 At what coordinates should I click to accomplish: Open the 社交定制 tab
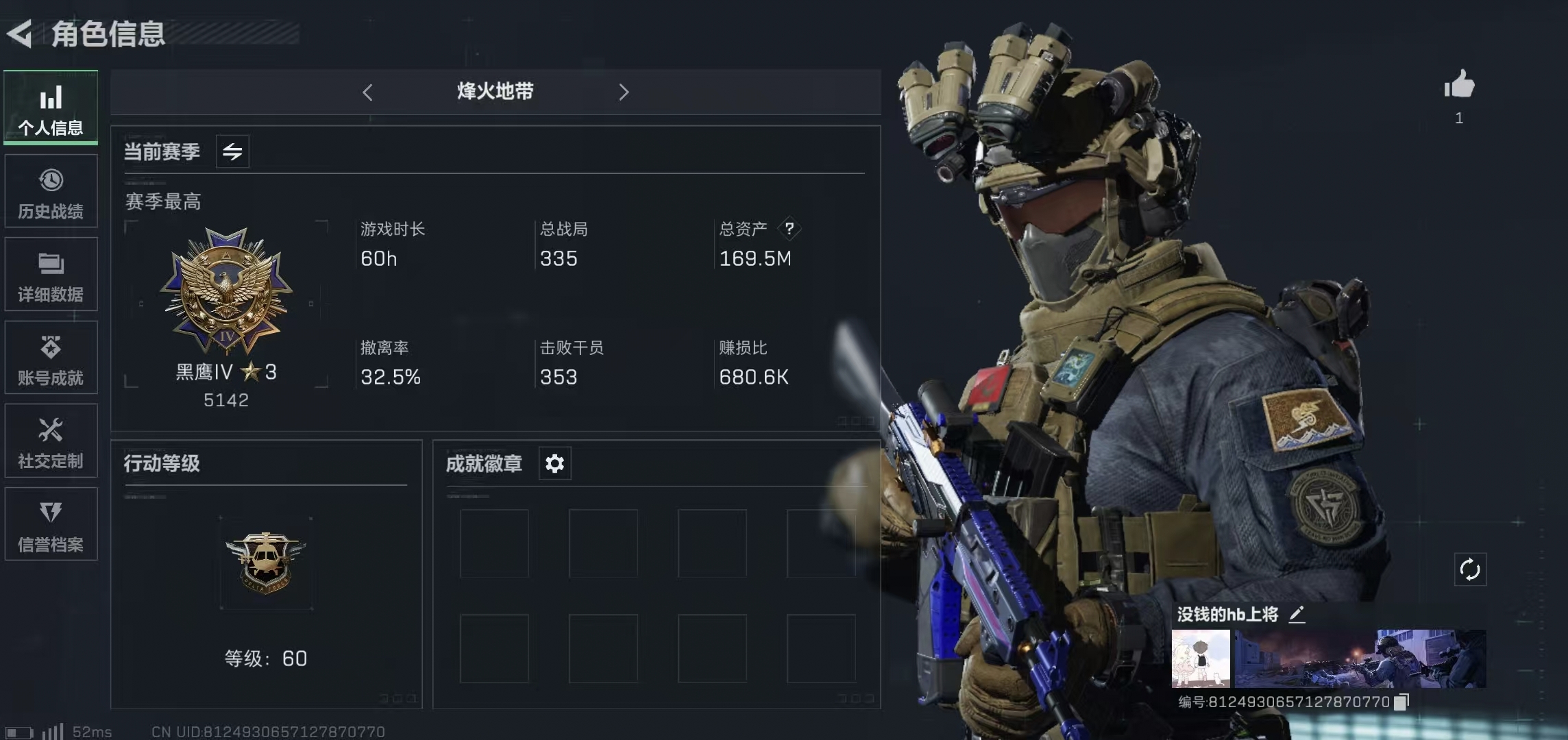51,442
